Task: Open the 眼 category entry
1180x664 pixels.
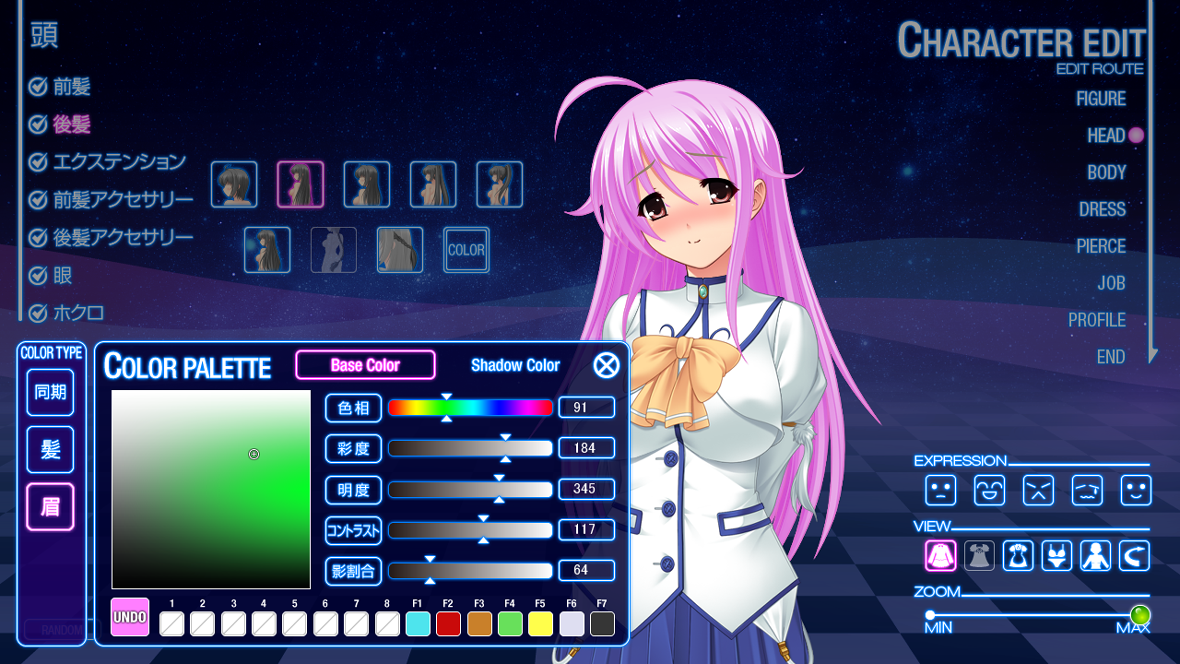Action: pos(62,275)
